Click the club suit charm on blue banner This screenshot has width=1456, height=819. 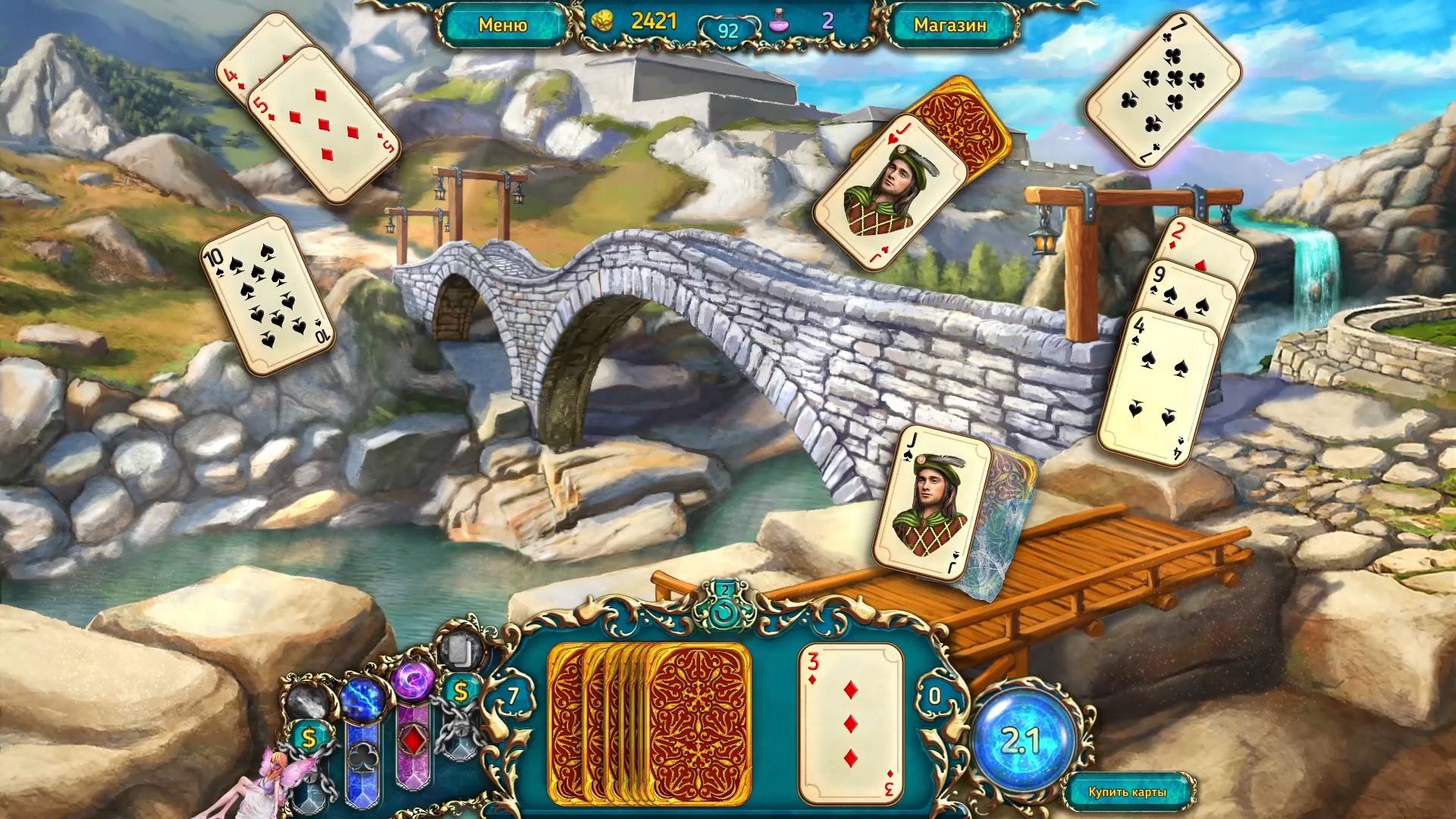tap(362, 758)
